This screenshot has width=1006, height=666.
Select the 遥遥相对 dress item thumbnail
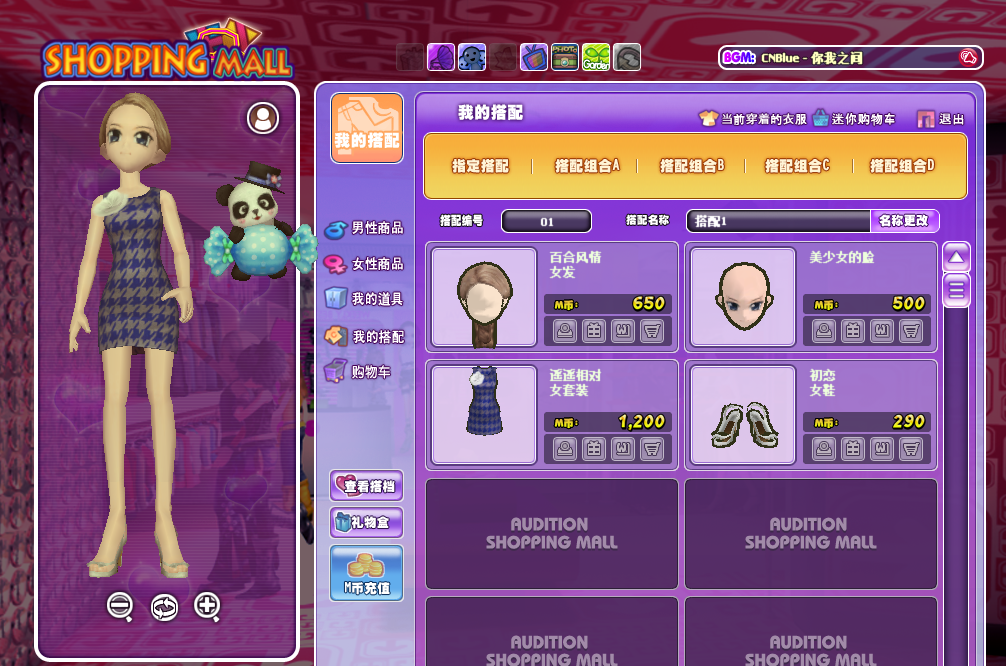point(484,414)
